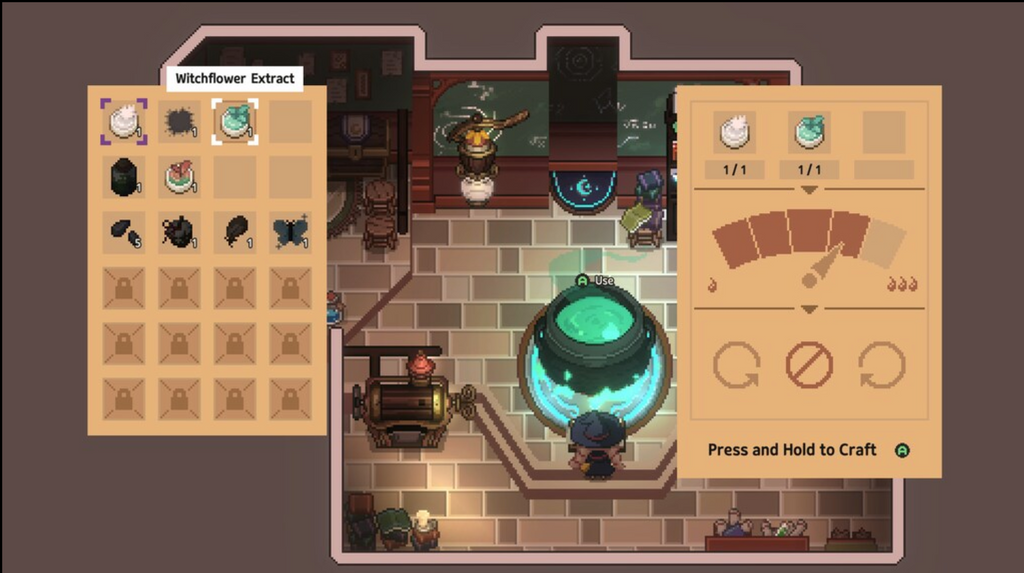Choose counterclockwise stirring direction
The height and width of the screenshot is (573, 1024).
pos(735,365)
